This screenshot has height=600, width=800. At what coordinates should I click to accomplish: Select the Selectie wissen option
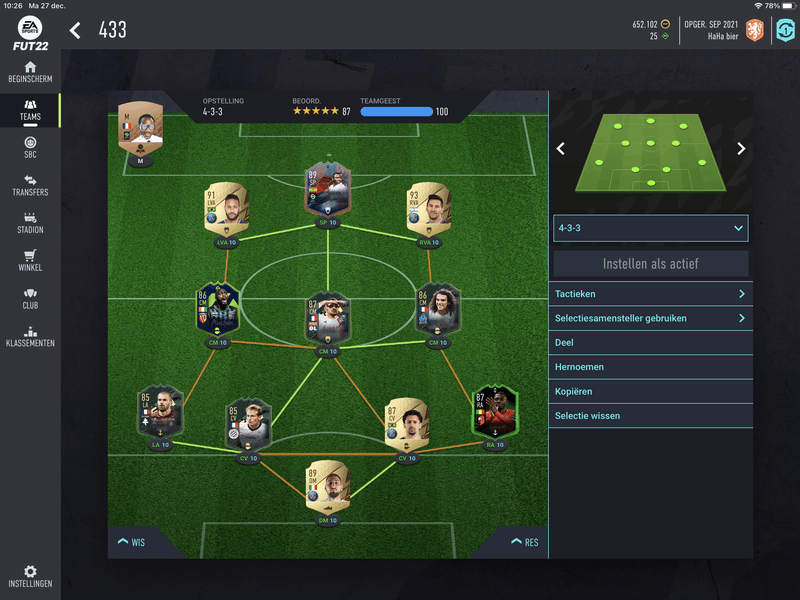point(650,415)
